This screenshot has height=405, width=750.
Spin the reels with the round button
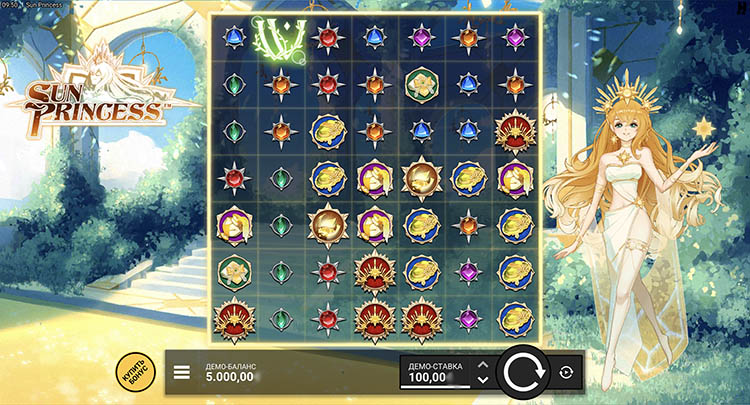[522, 373]
